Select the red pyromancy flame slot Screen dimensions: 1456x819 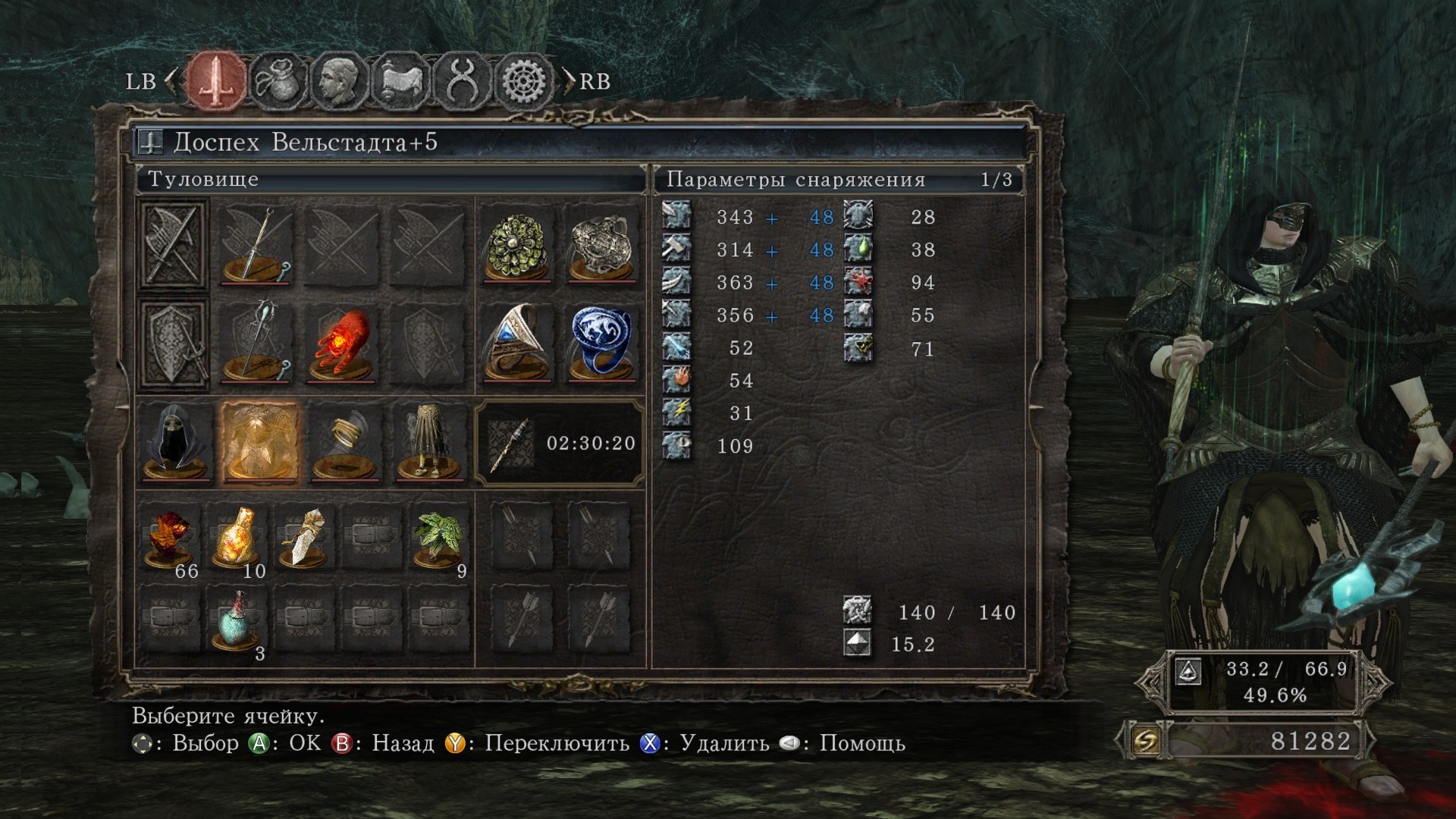point(343,345)
